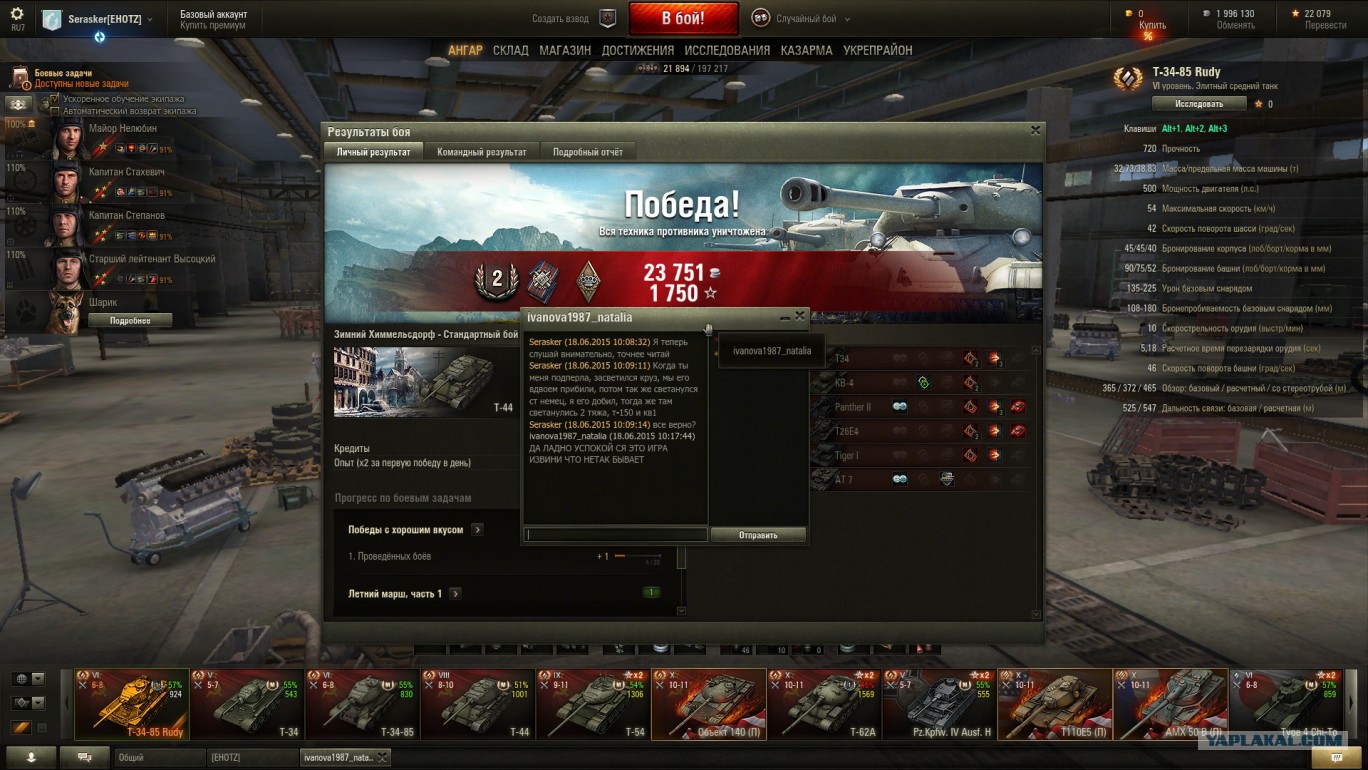1368x770 pixels.
Task: Click the chat message input field
Action: pyautogui.click(x=616, y=535)
